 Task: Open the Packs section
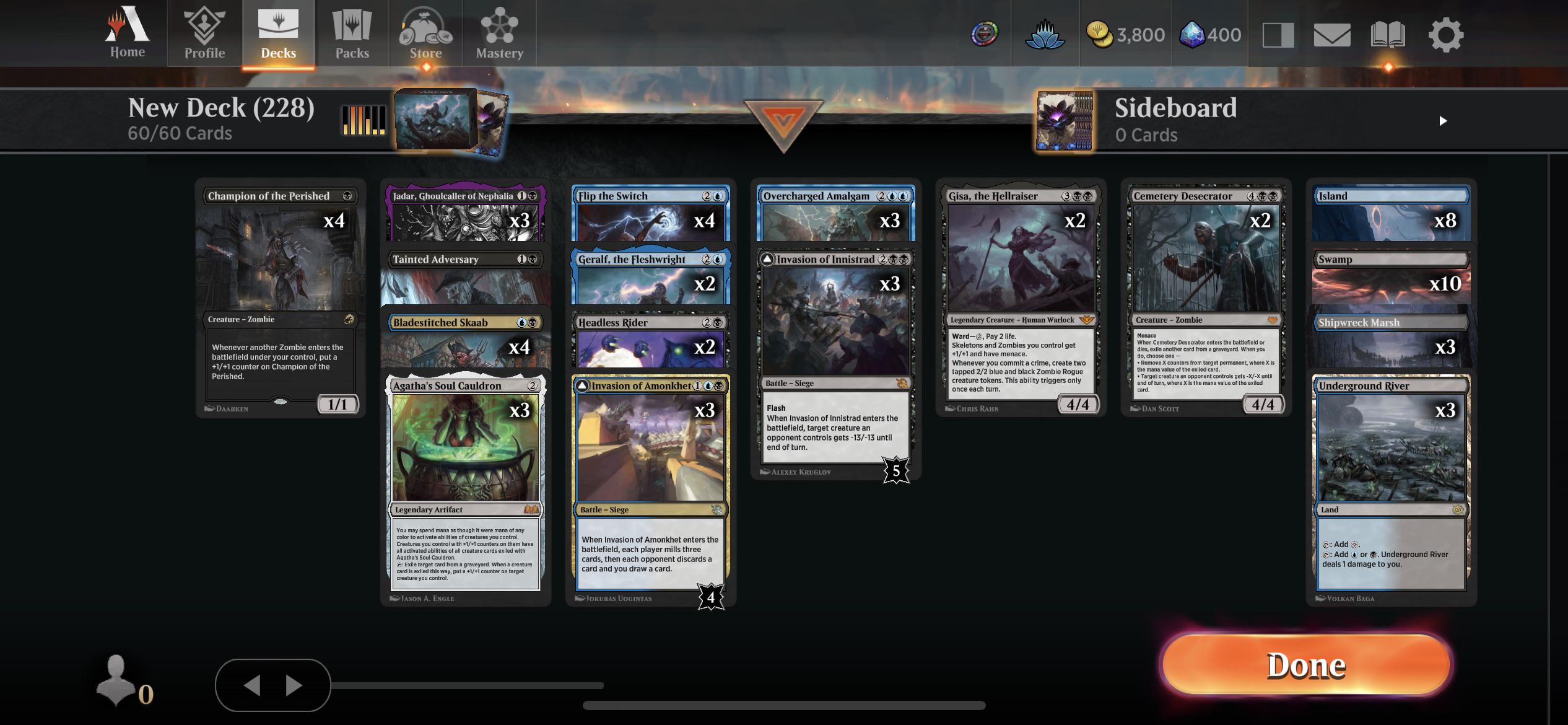[x=351, y=34]
